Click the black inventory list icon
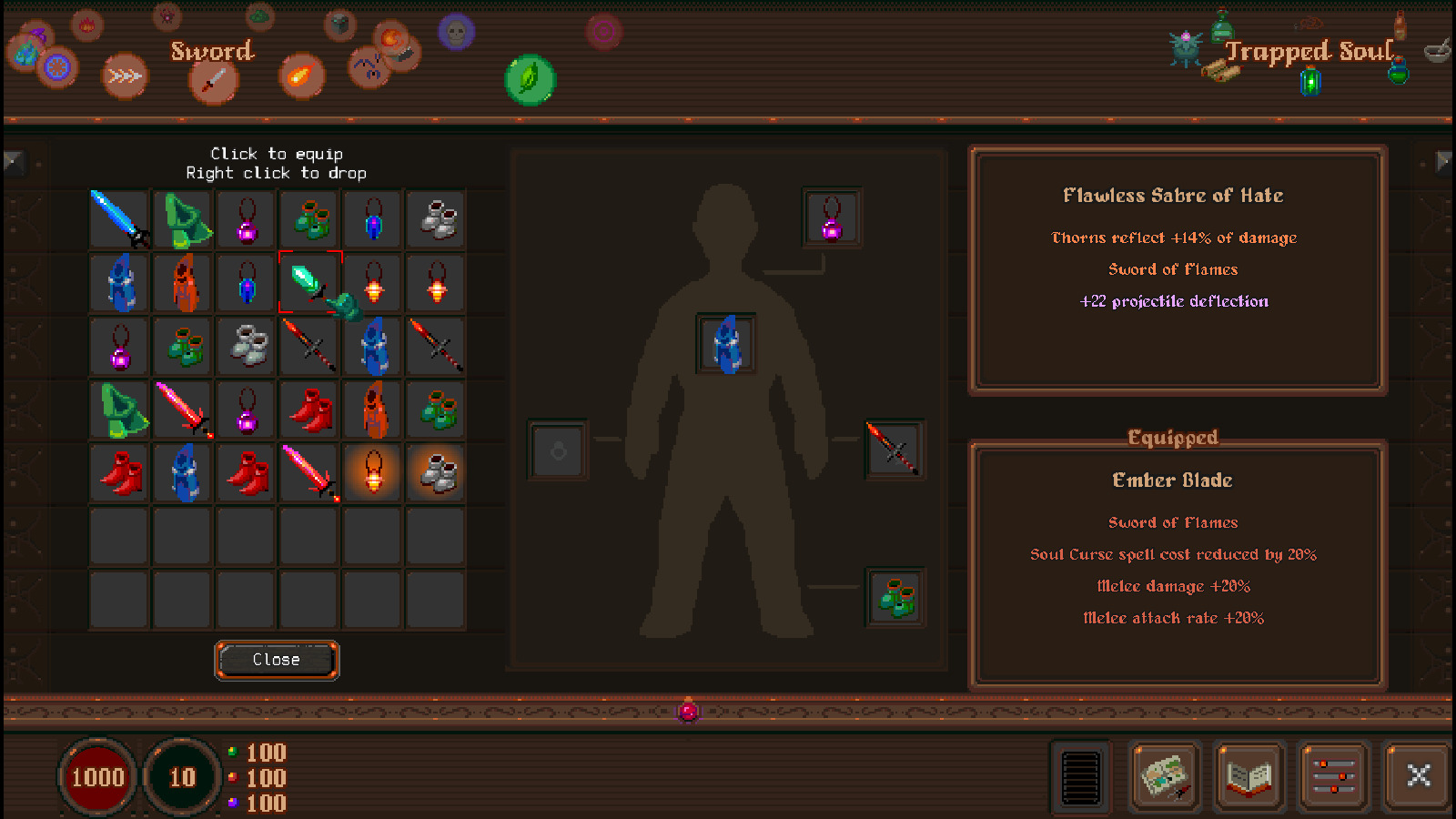The height and width of the screenshot is (819, 1456). [1080, 778]
